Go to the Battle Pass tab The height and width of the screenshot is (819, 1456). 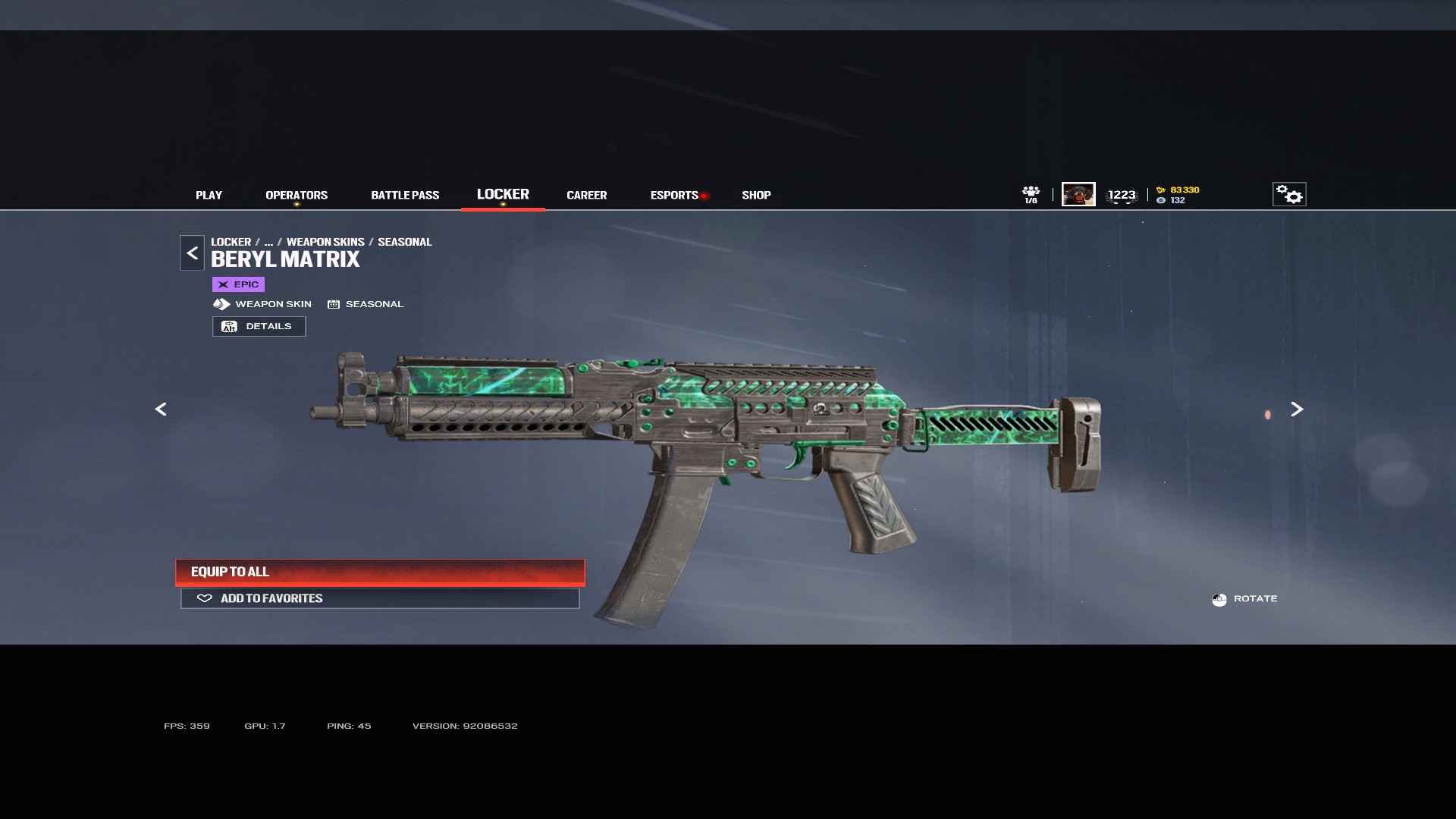405,196
